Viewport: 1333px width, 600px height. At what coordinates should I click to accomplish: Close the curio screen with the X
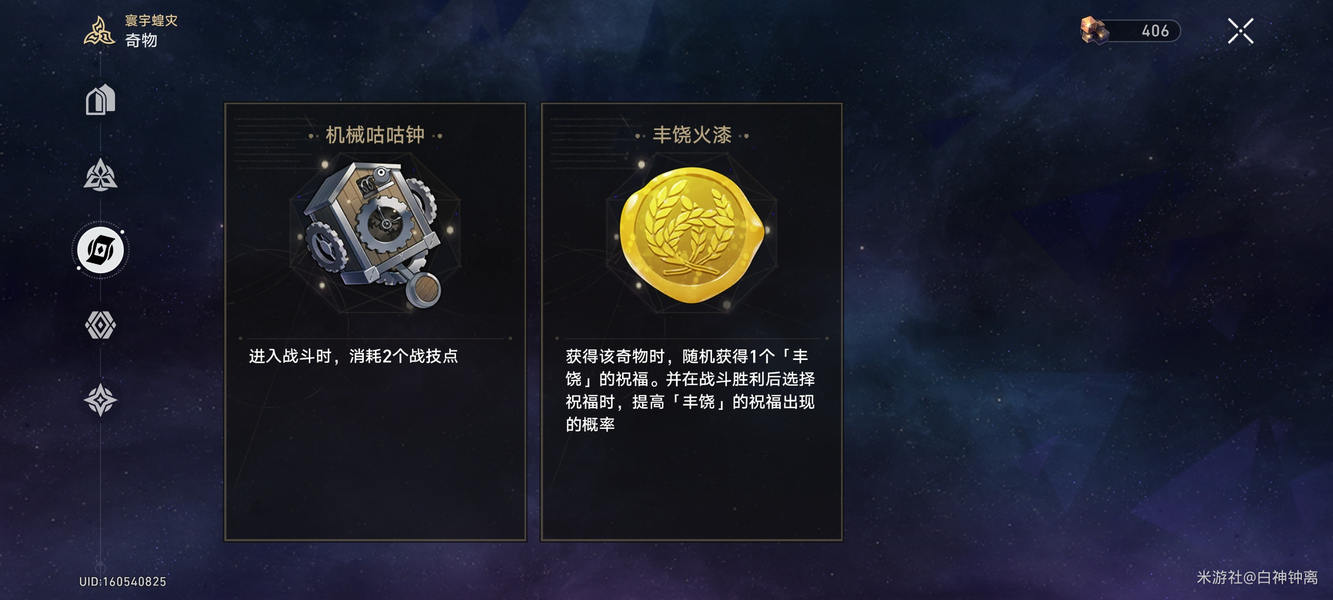pos(1240,31)
